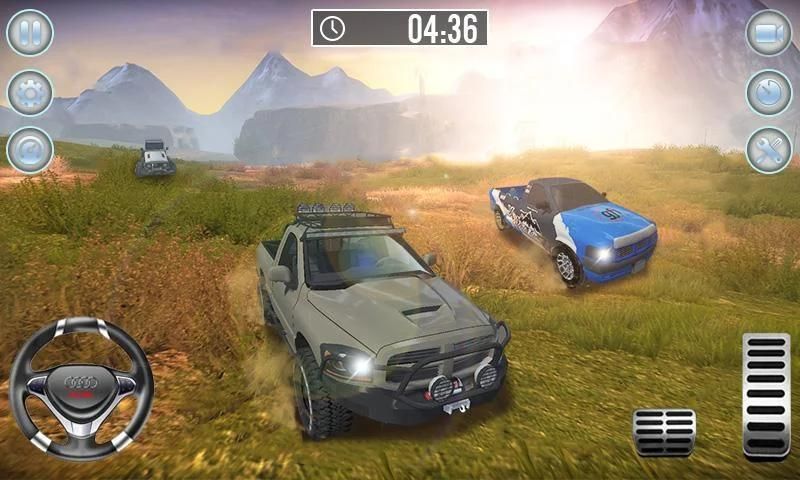Click the round clock icon button
This screenshot has height=480, width=800.
[768, 92]
